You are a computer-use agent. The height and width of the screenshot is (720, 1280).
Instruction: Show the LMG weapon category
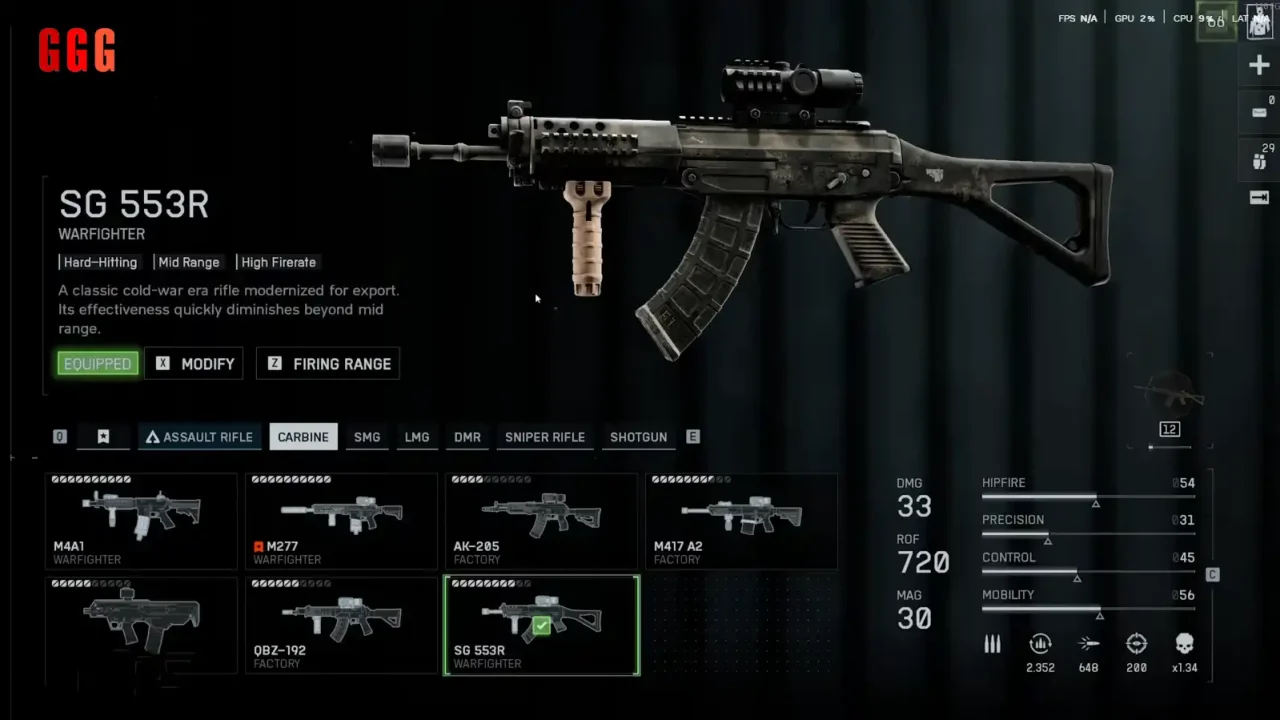click(x=417, y=437)
